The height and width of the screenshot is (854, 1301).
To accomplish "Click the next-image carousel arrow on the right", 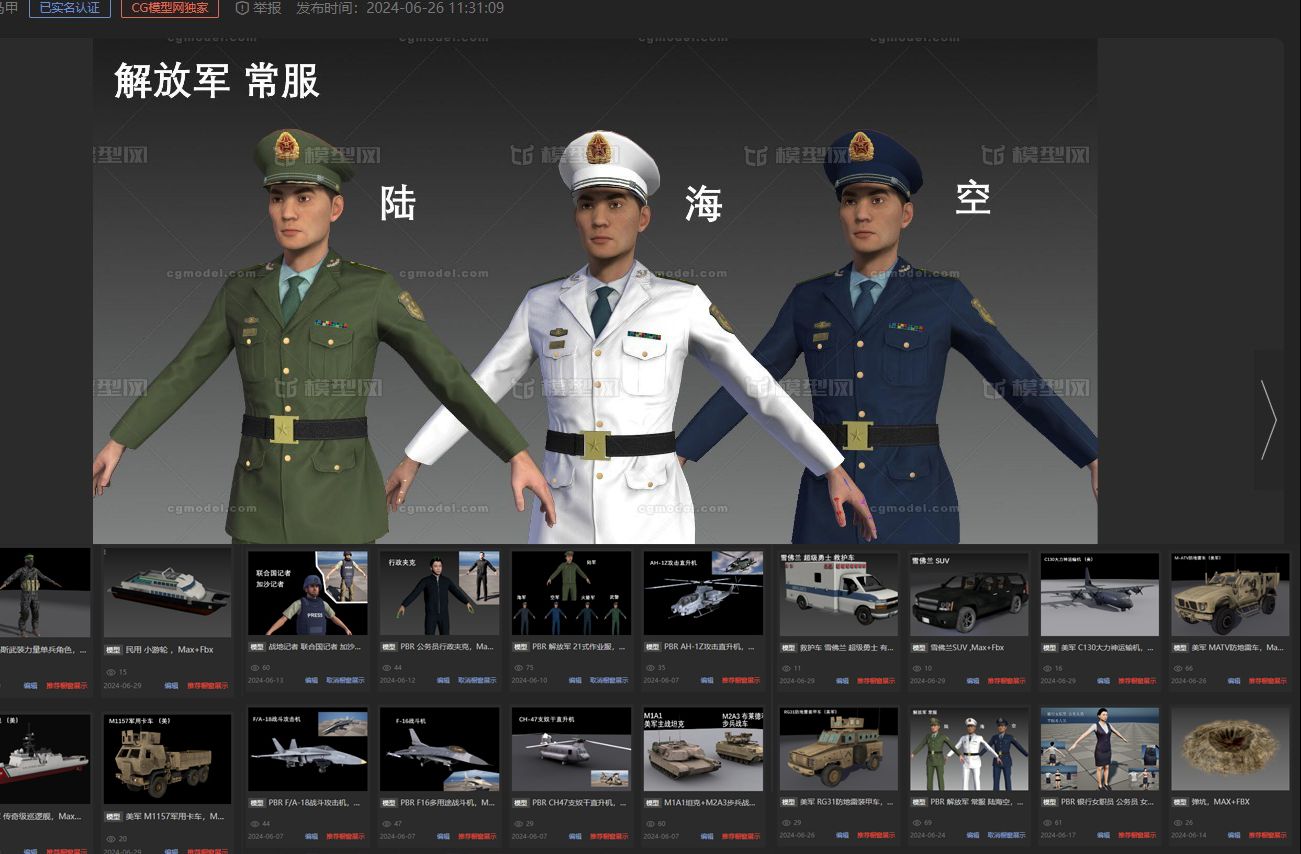I will coord(1268,420).
